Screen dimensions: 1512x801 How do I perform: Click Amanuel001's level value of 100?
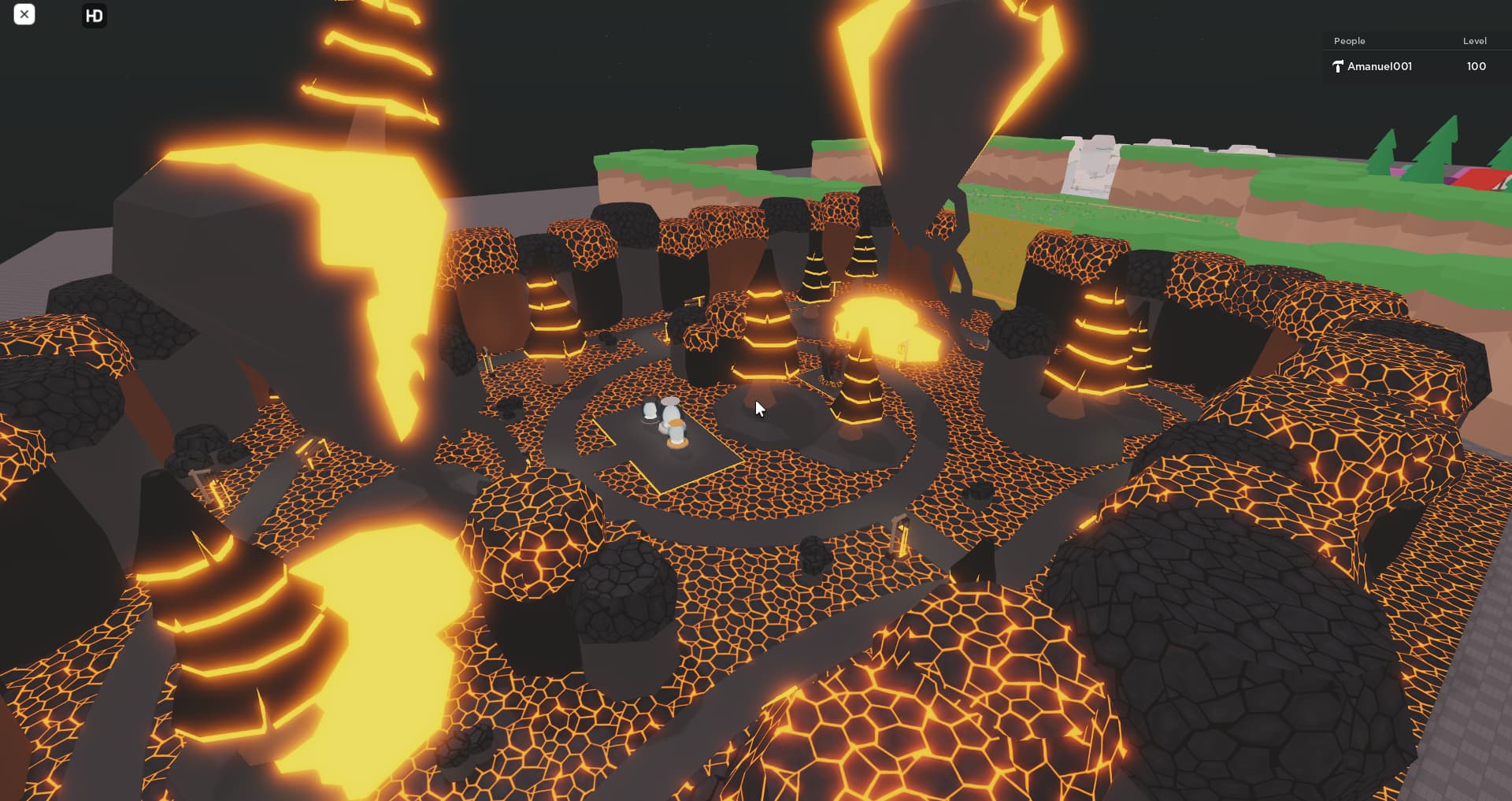click(x=1476, y=66)
